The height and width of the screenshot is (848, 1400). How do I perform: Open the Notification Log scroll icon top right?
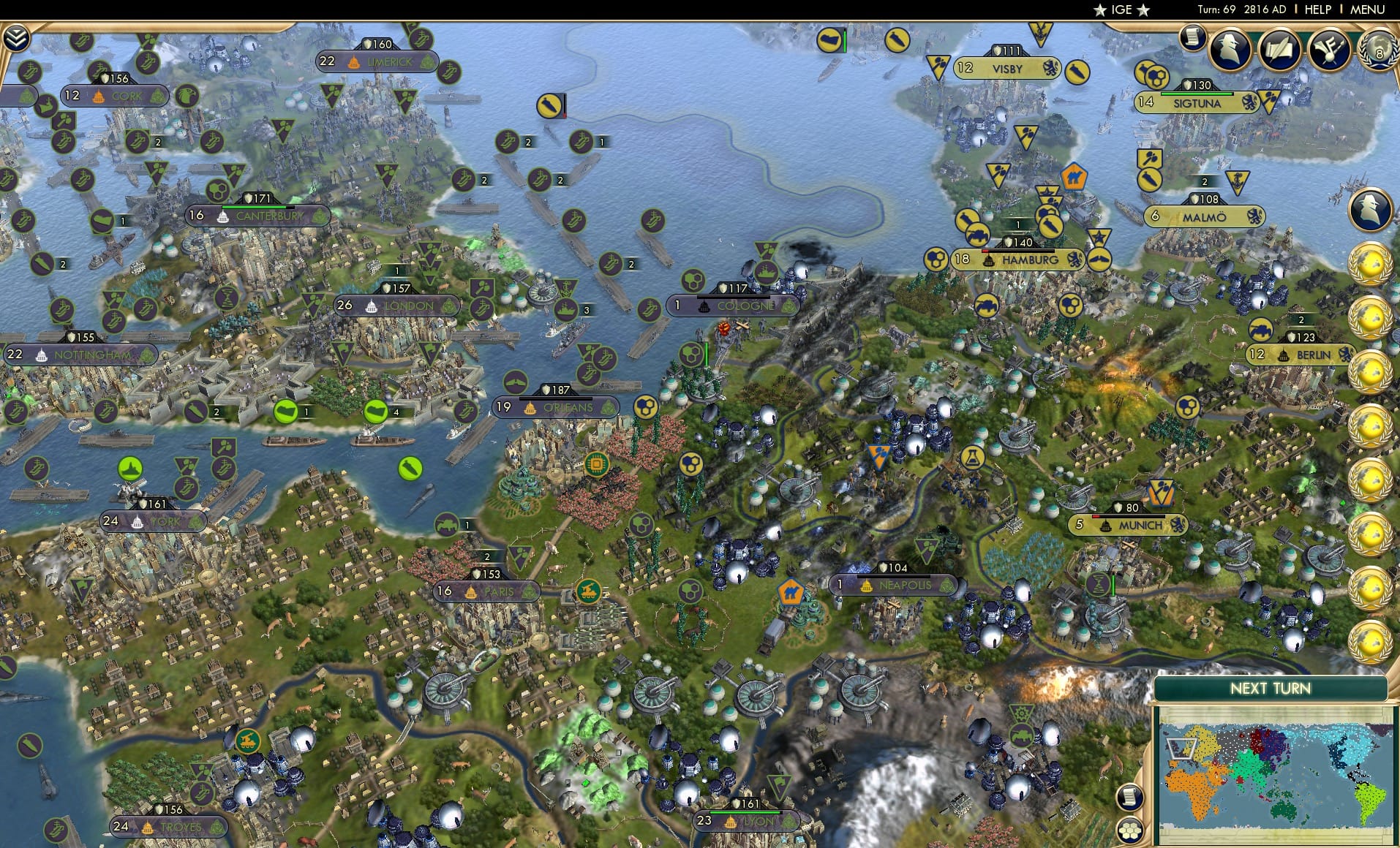click(x=1194, y=37)
